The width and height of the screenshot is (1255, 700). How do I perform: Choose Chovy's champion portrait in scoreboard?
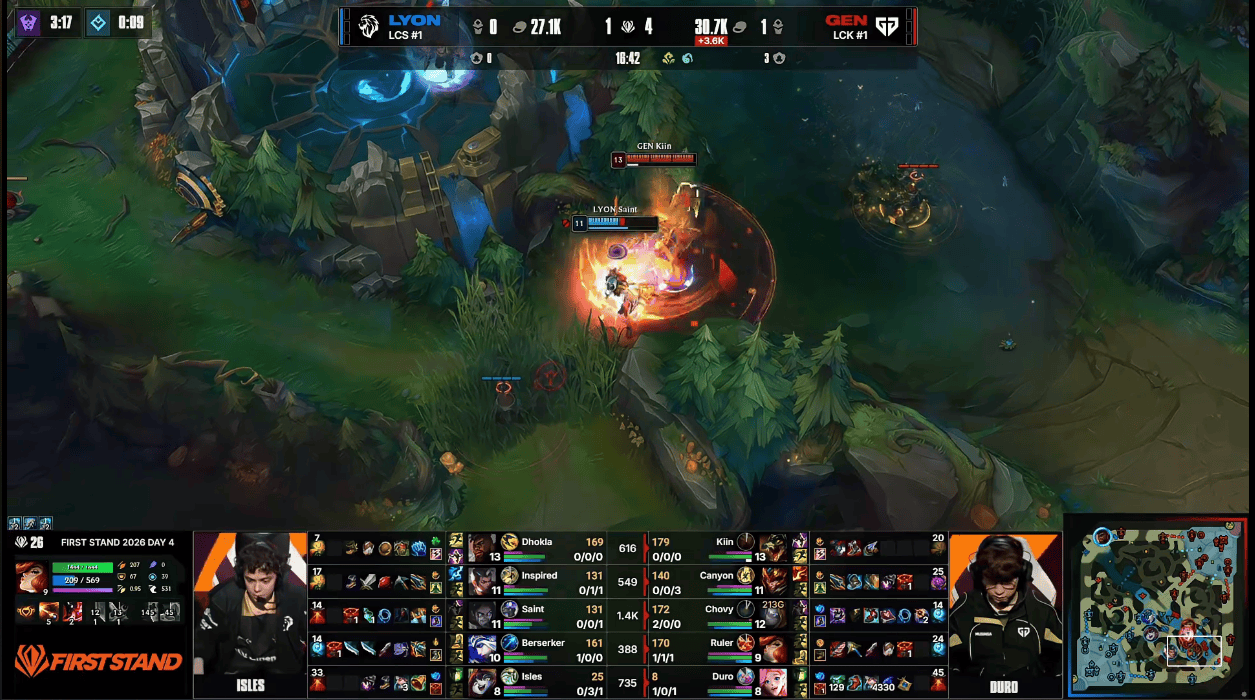coord(772,614)
